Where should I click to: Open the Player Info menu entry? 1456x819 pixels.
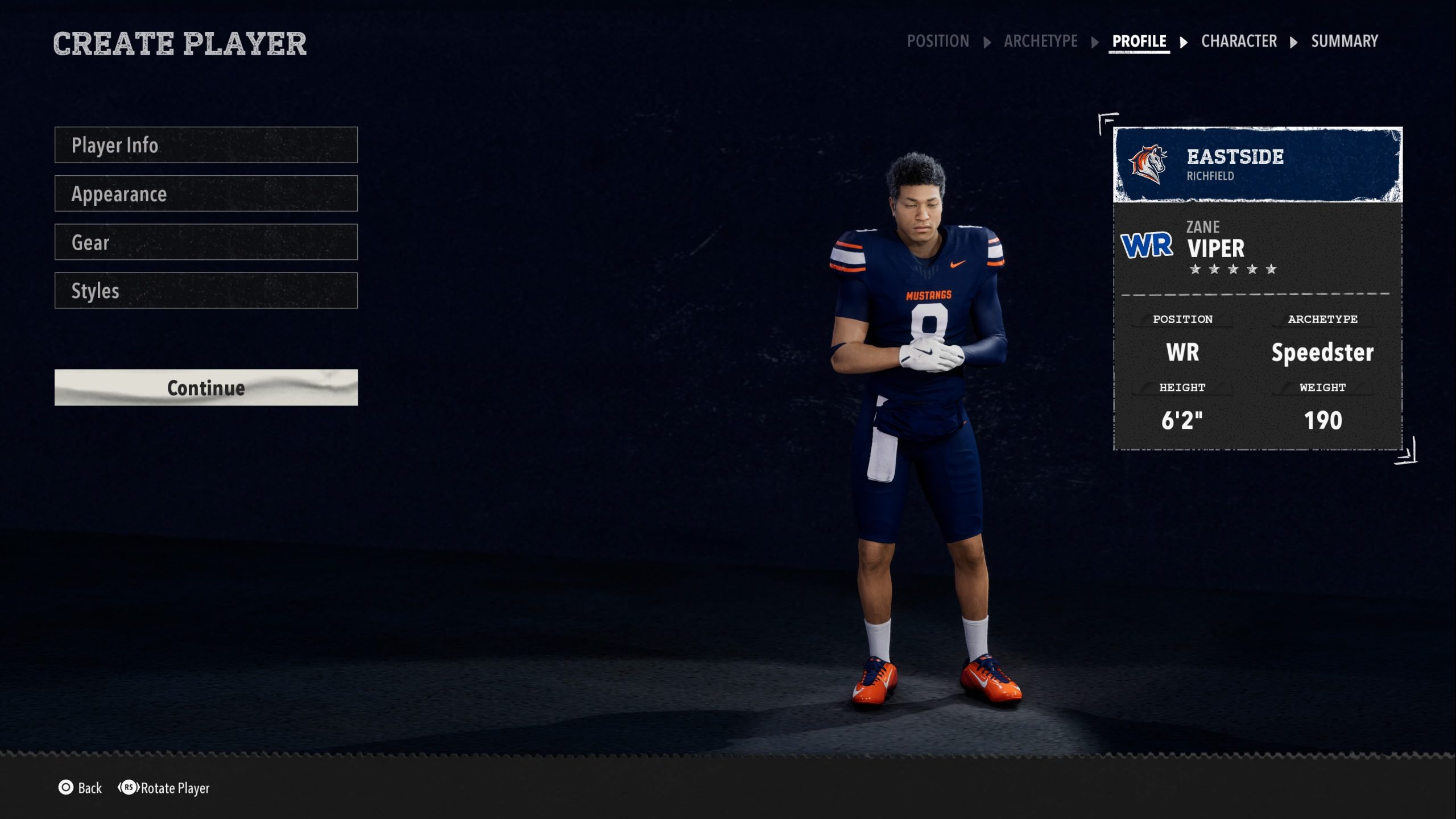[206, 145]
